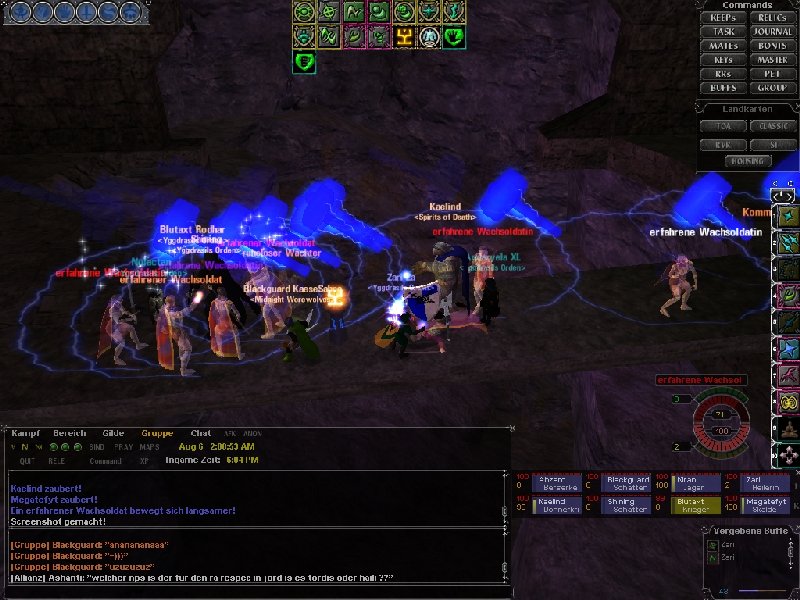Viewport: 800px width, 600px height.
Task: Open the JOURNAL
Action: 772,32
